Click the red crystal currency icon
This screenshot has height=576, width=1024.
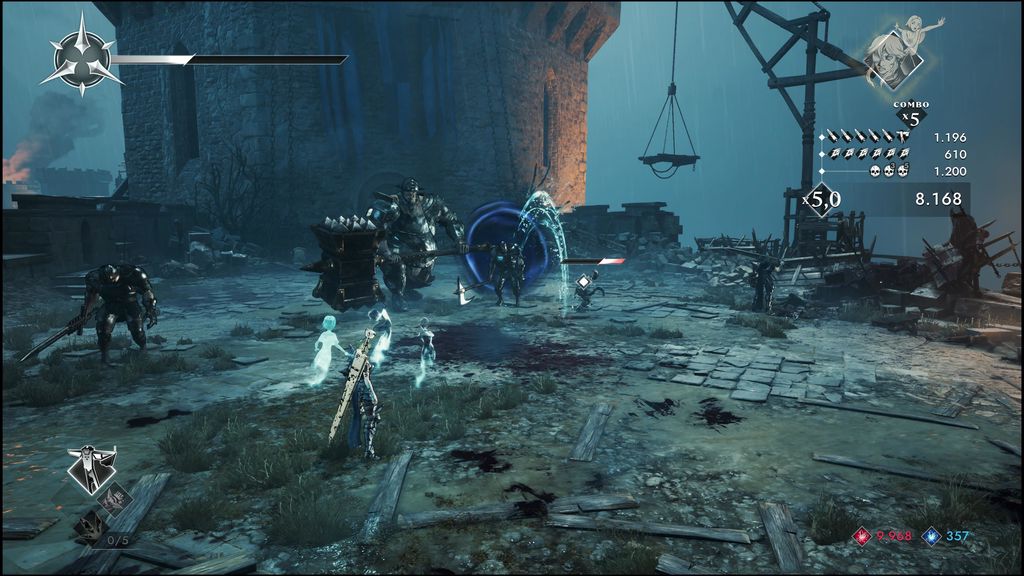point(861,537)
